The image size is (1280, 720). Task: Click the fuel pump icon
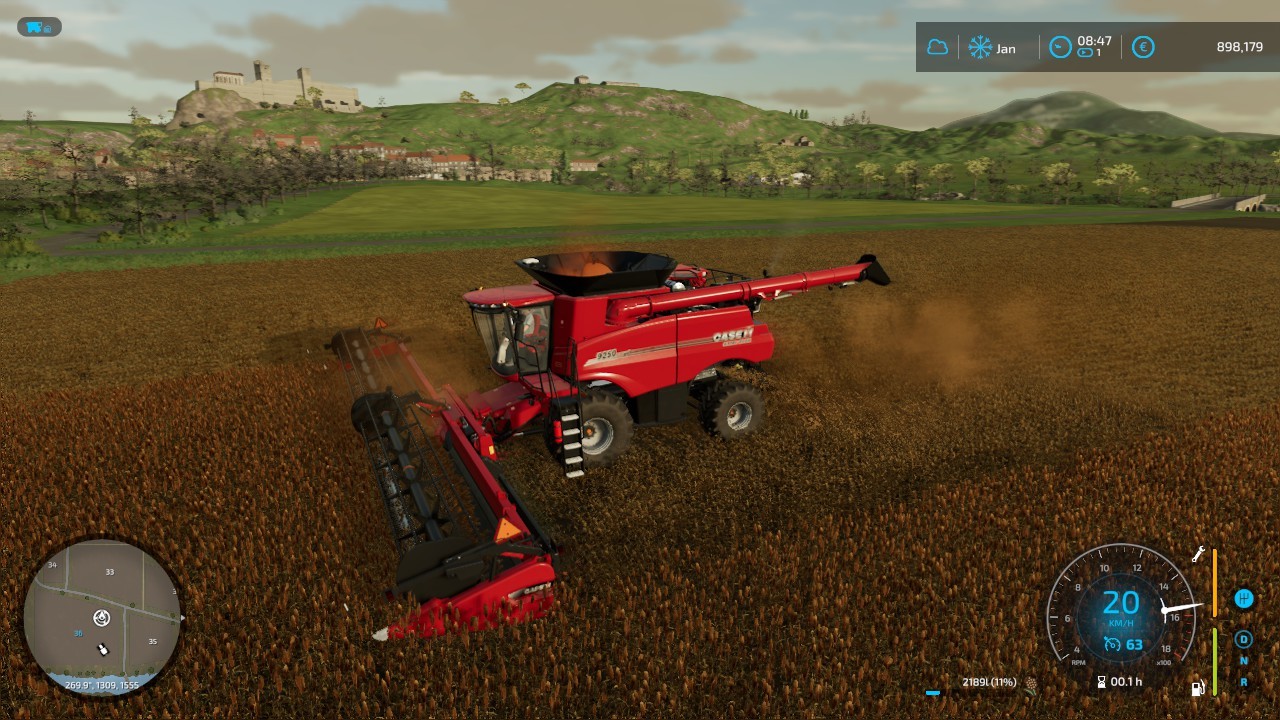point(1197,687)
